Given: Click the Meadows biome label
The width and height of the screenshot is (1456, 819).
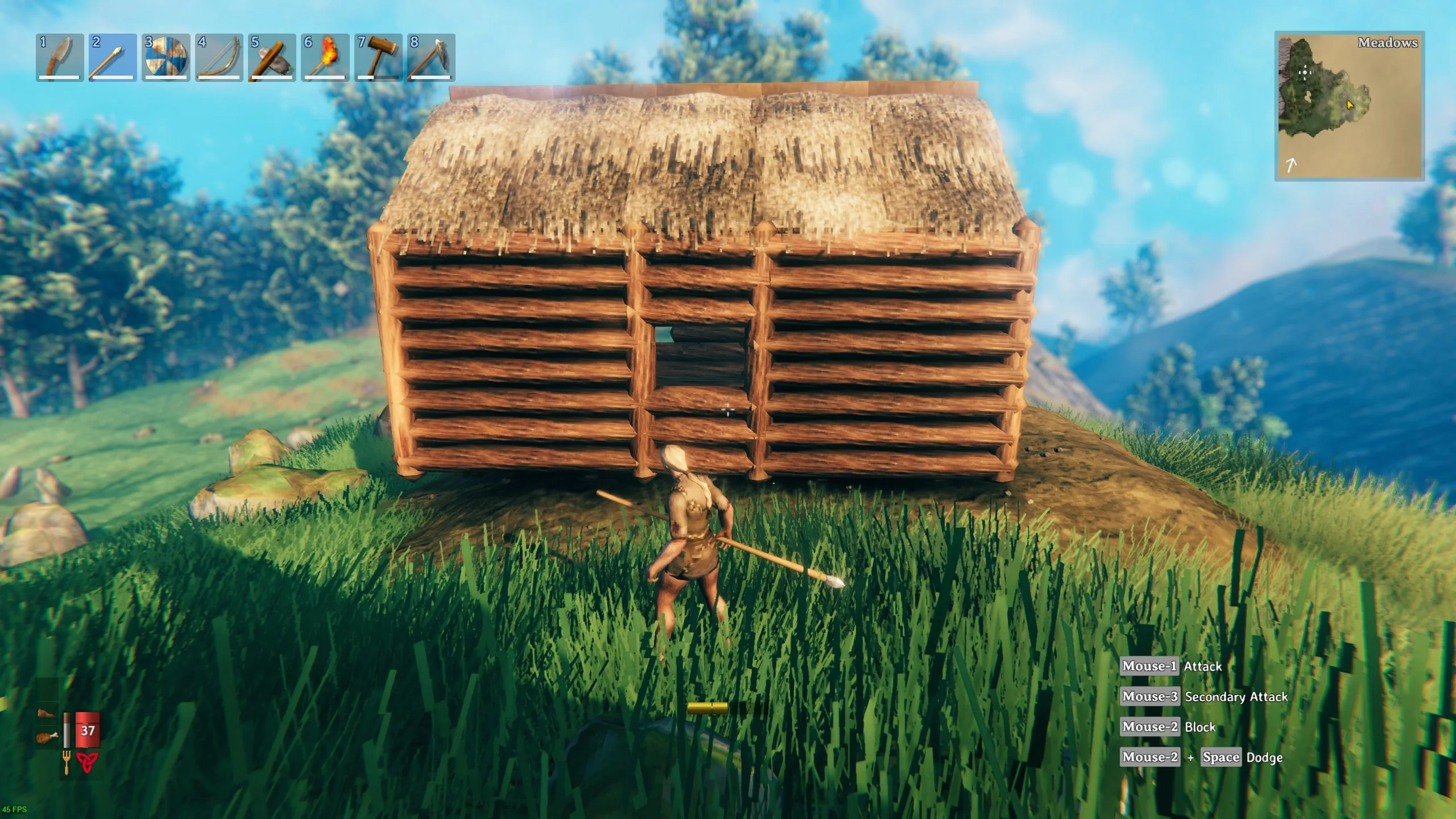Looking at the screenshot, I should click(x=1389, y=43).
